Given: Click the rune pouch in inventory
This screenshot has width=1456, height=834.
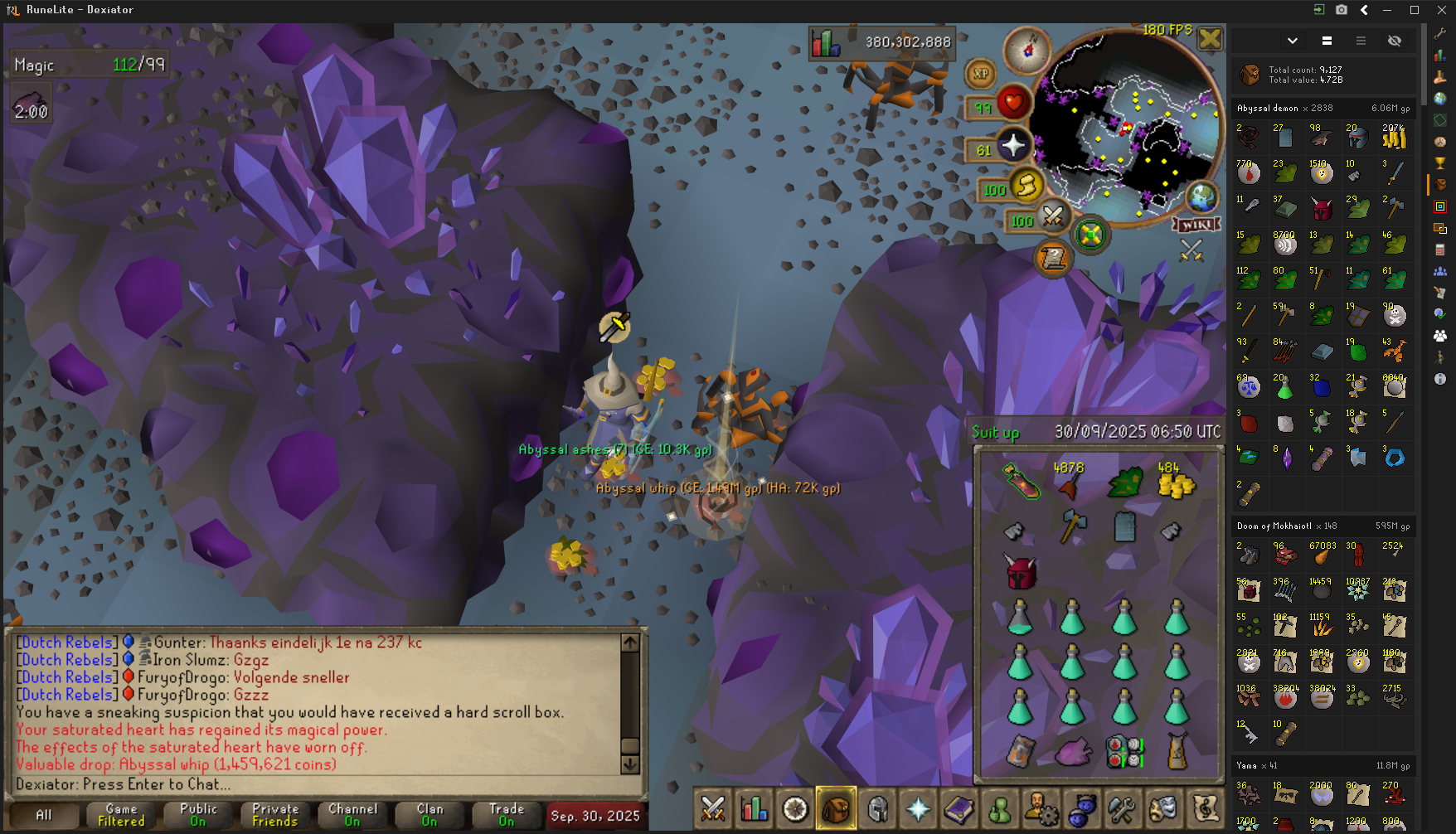Looking at the screenshot, I should pyautogui.click(x=1124, y=752).
